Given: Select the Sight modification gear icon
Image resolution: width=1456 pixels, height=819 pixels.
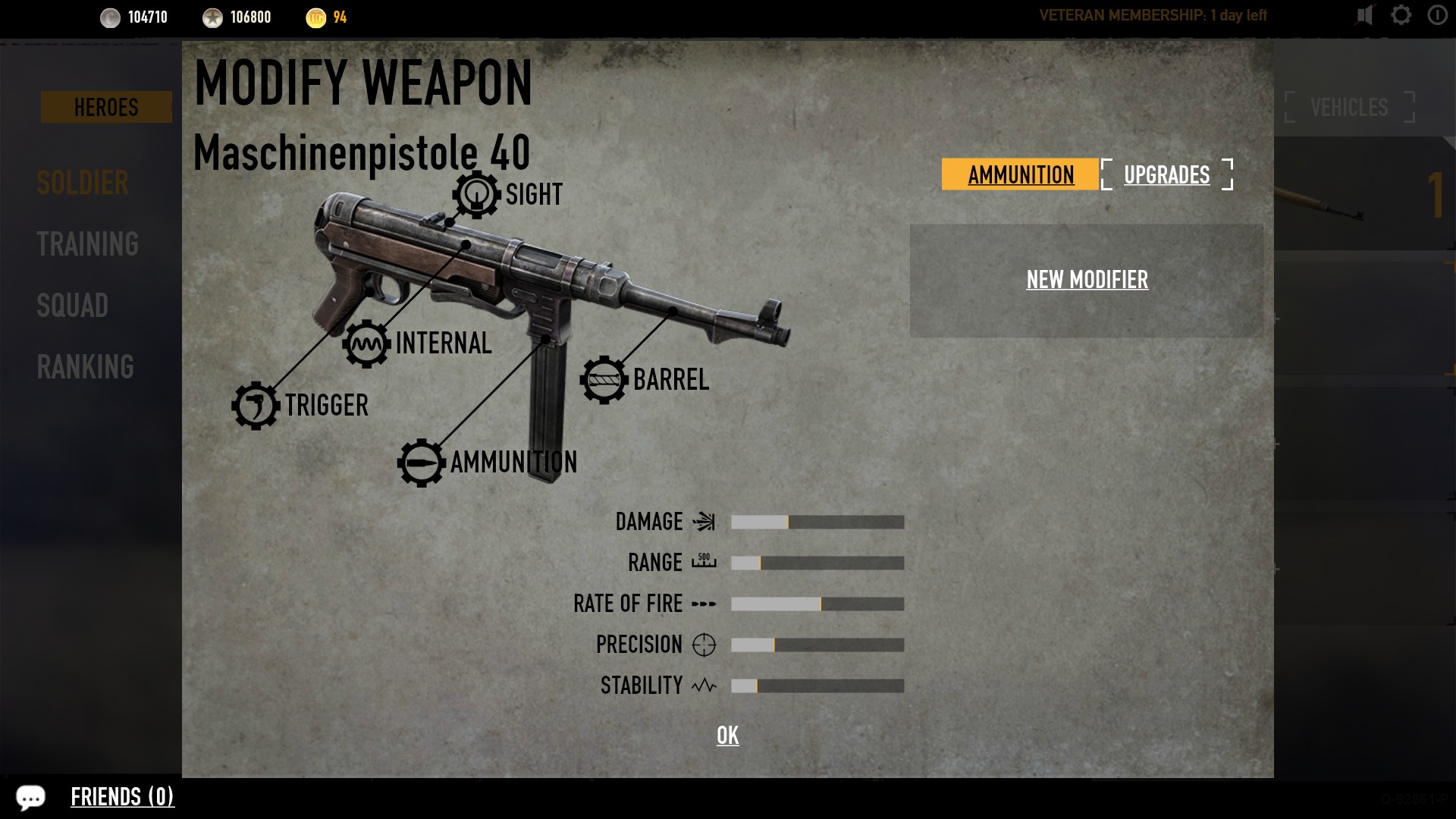Looking at the screenshot, I should (476, 195).
